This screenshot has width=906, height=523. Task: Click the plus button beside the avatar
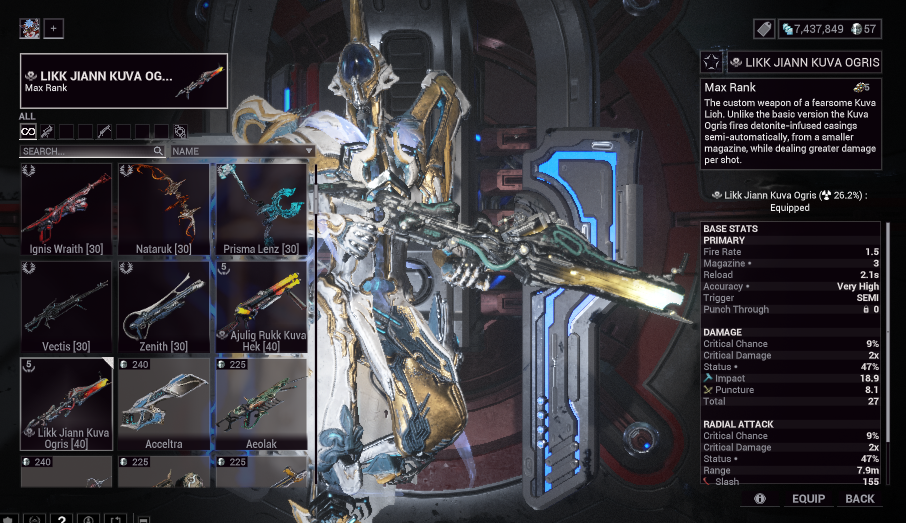53,28
